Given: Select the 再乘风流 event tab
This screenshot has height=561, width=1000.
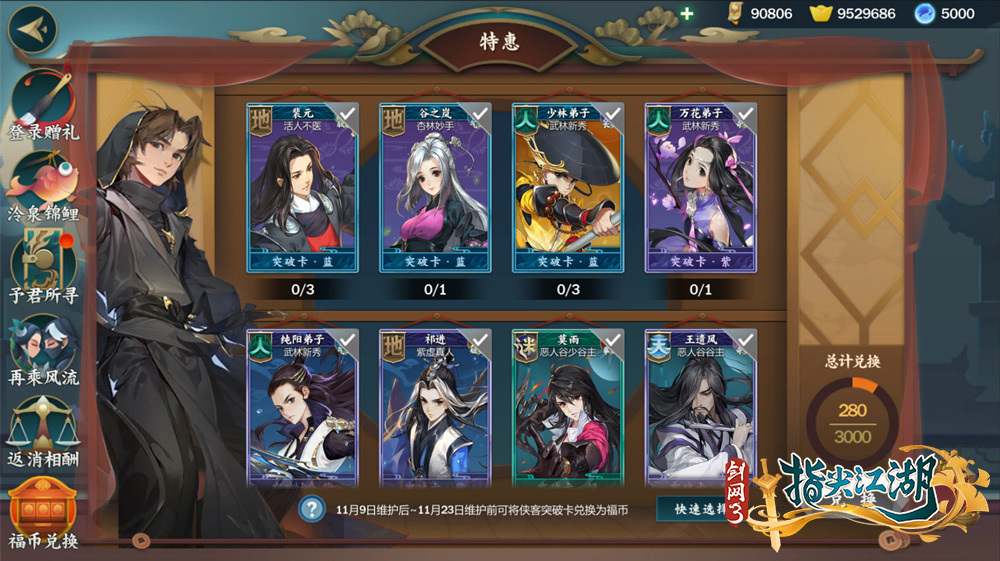Looking at the screenshot, I should click(x=44, y=350).
